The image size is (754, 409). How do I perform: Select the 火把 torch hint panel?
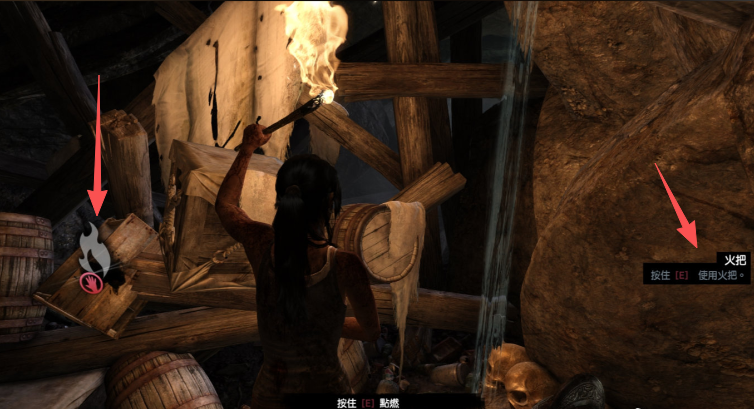click(x=696, y=267)
